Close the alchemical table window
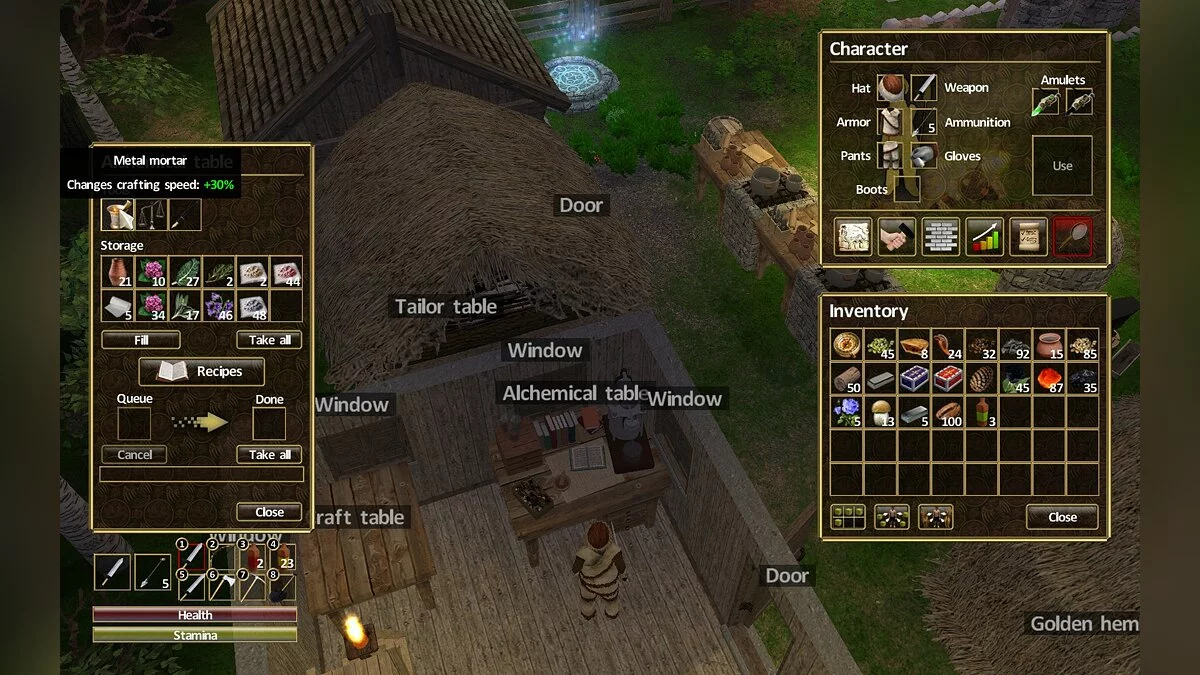The height and width of the screenshot is (675, 1200). click(x=269, y=512)
